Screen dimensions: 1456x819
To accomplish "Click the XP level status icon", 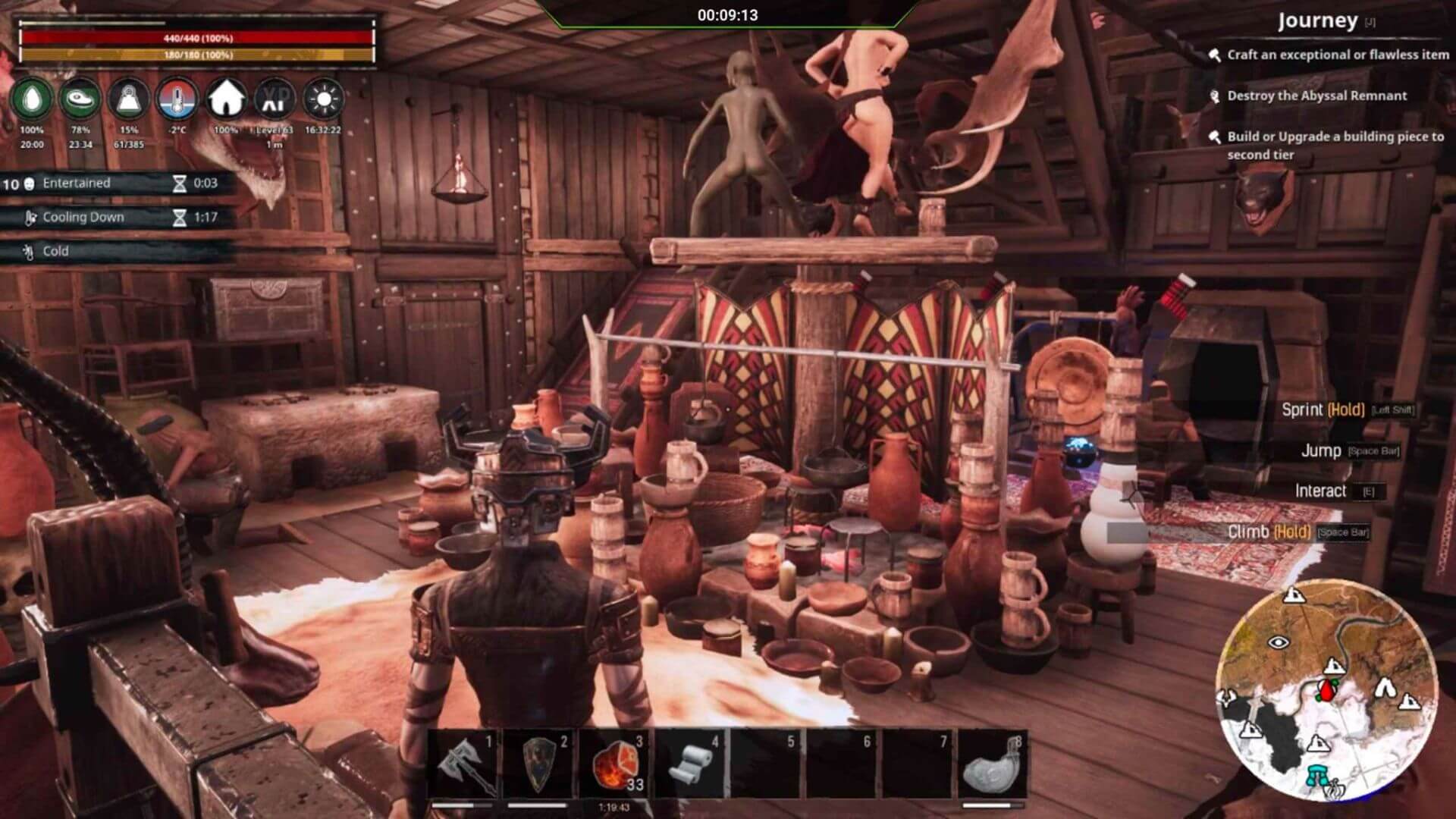I will pos(275,99).
